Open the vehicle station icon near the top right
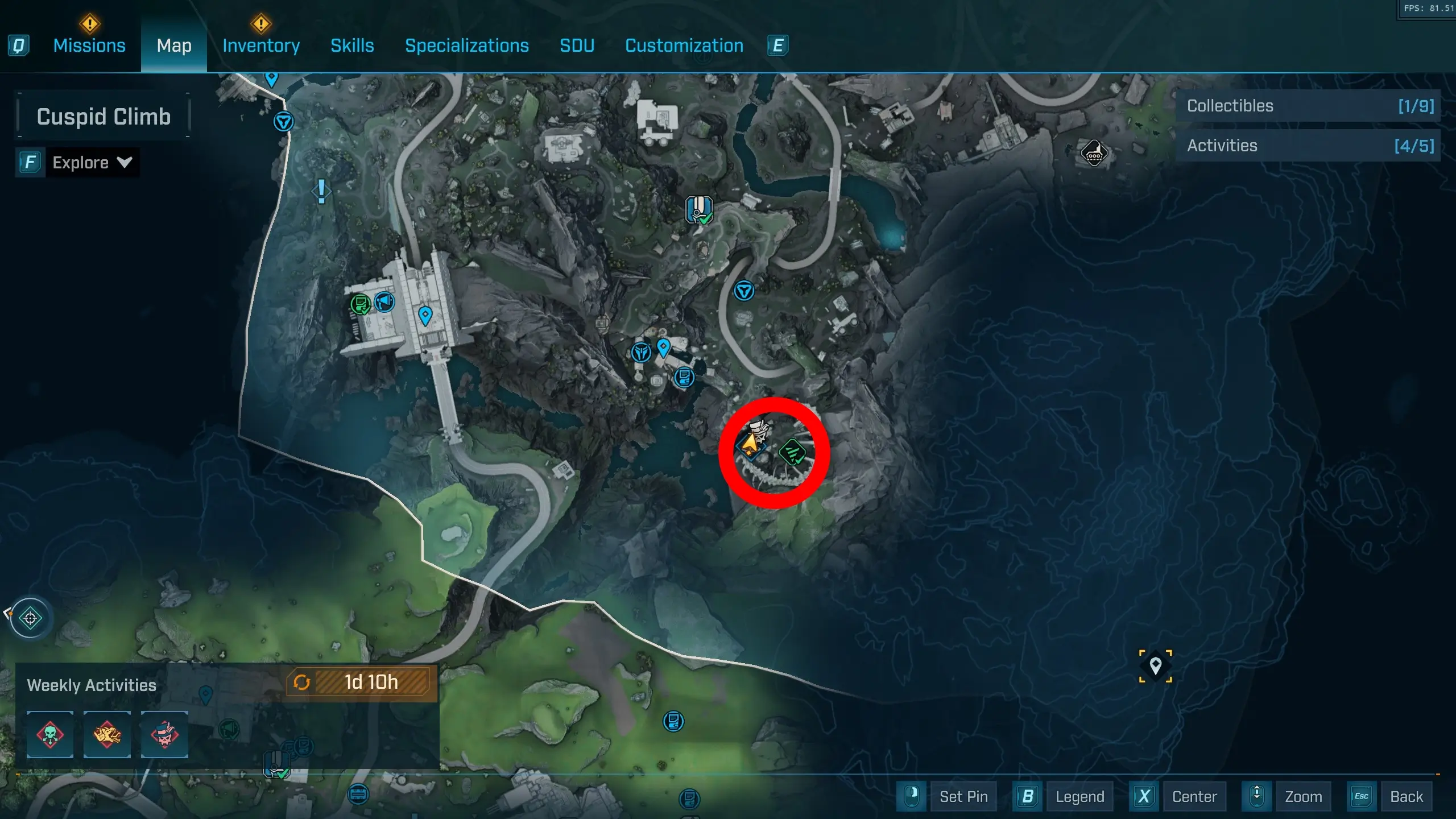Viewport: 1456px width, 819px height. click(1094, 154)
